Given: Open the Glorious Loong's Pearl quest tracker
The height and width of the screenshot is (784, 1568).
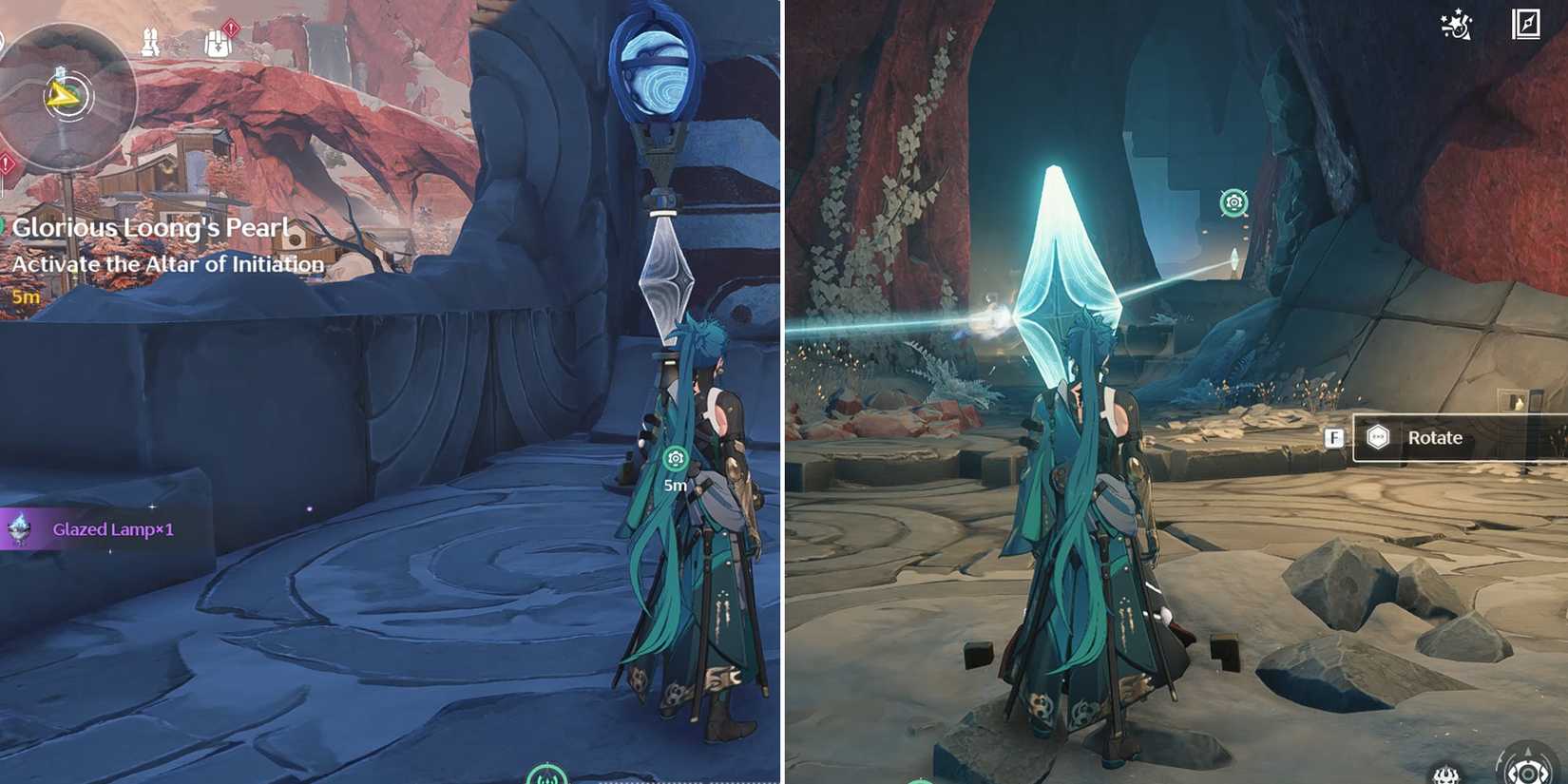Looking at the screenshot, I should [150, 227].
